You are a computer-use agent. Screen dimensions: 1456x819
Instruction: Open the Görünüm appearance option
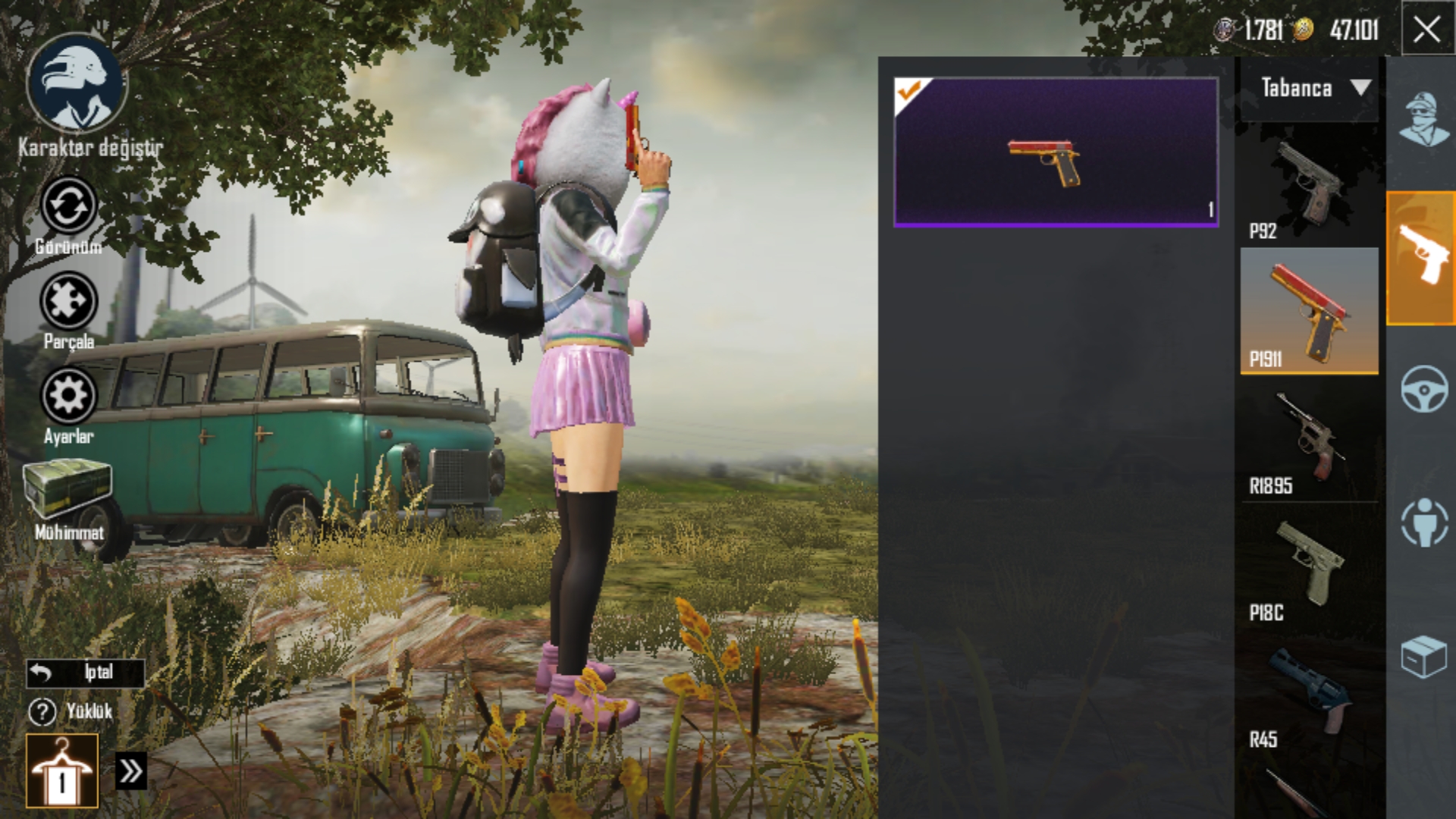(x=68, y=206)
